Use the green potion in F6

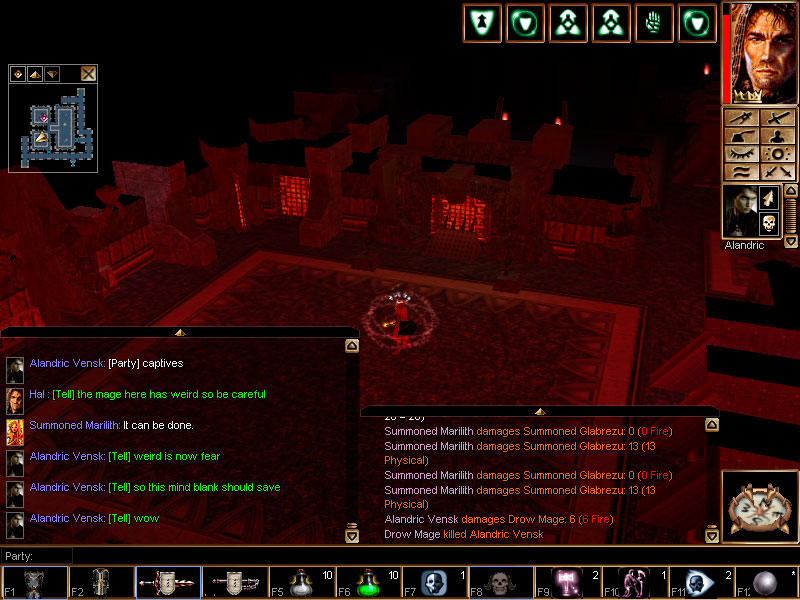366,583
